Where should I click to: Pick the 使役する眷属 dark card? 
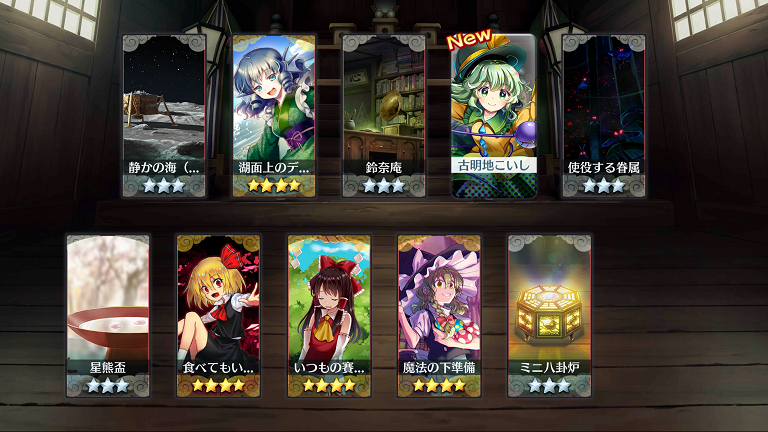604,115
